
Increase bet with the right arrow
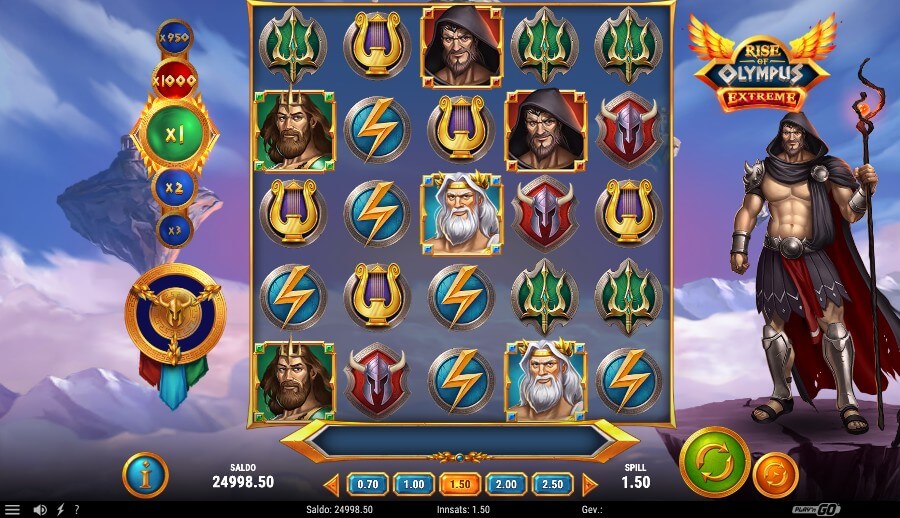point(589,485)
